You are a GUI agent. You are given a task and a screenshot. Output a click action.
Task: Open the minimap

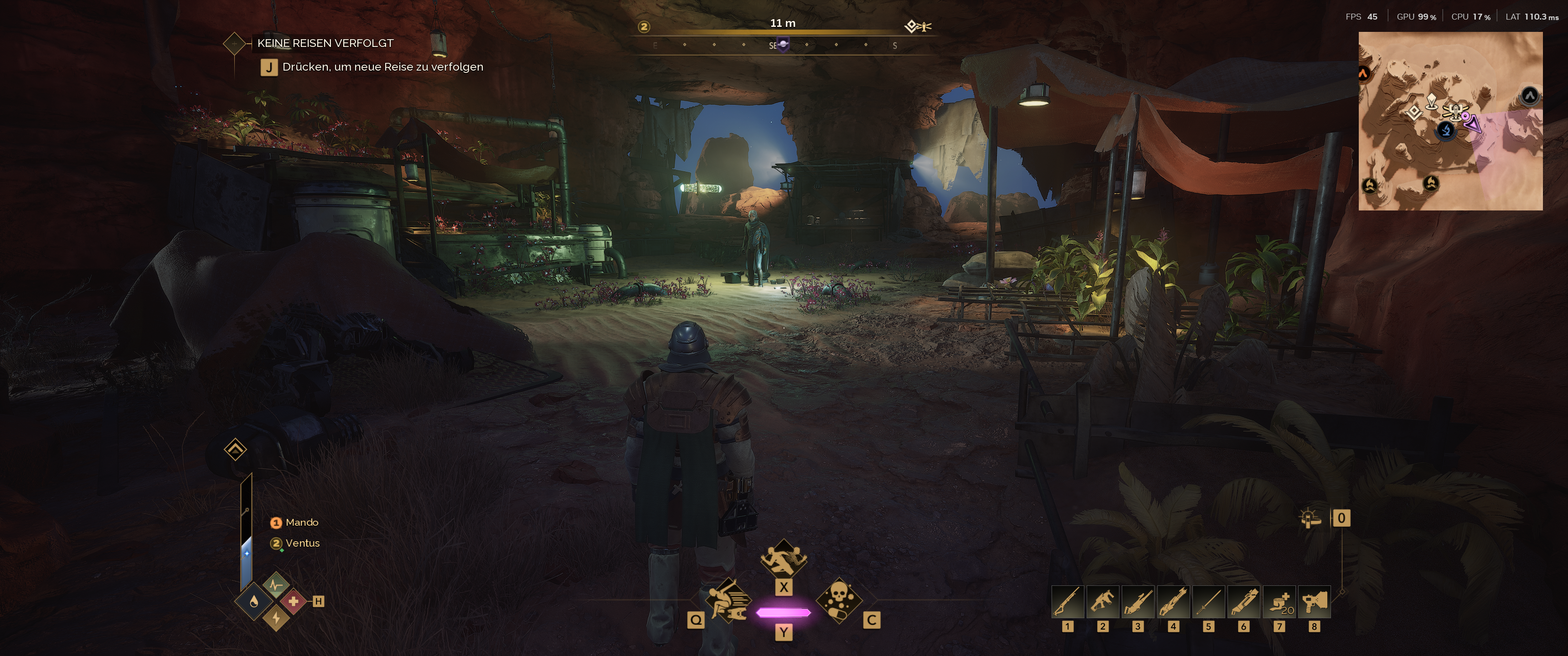tap(1450, 121)
